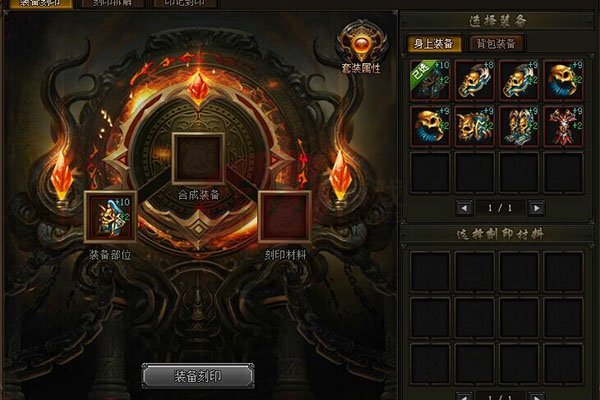Click the 装备刻印 engrave button

pos(197,377)
